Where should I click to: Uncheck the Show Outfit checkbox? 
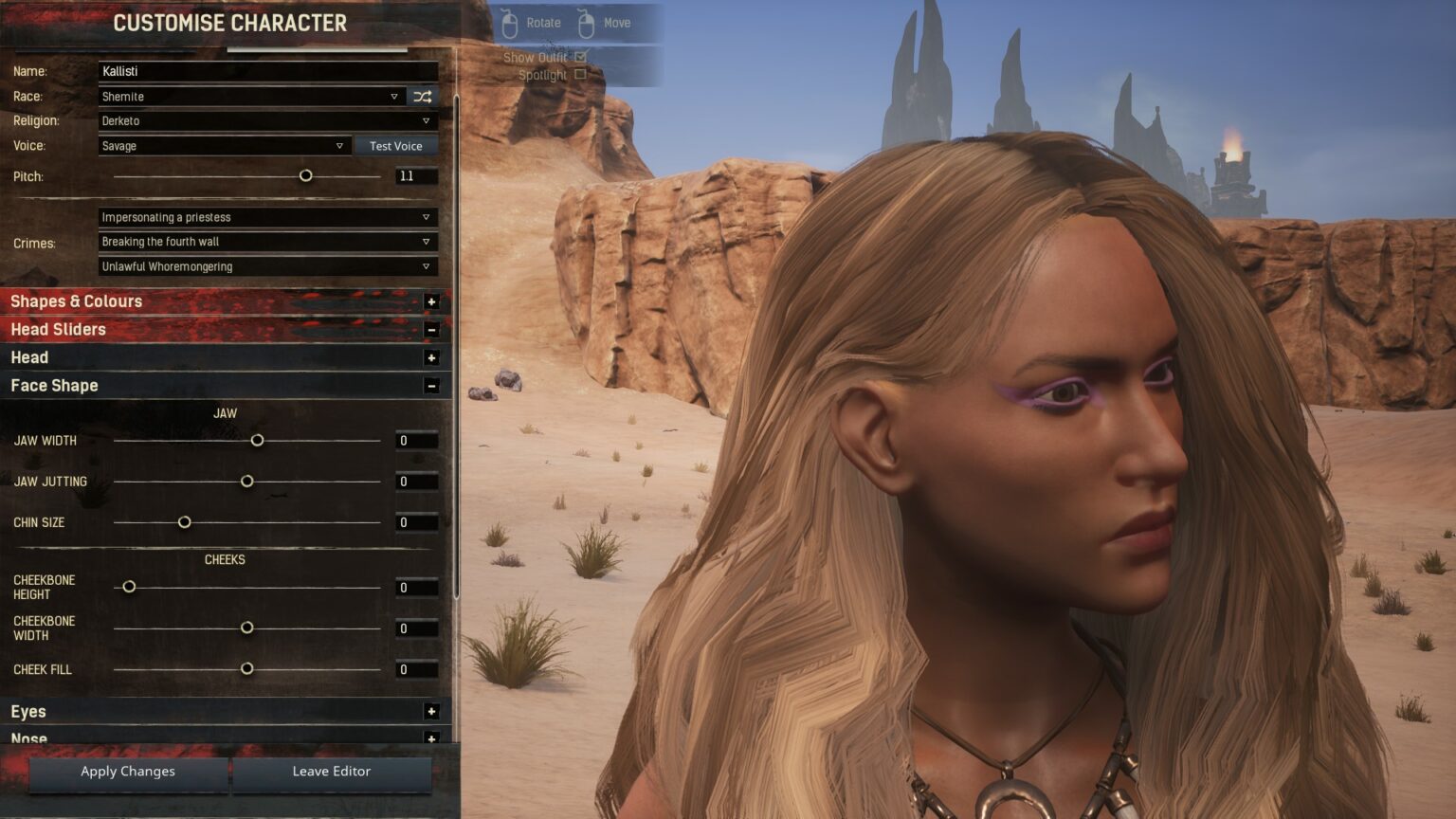coord(579,57)
